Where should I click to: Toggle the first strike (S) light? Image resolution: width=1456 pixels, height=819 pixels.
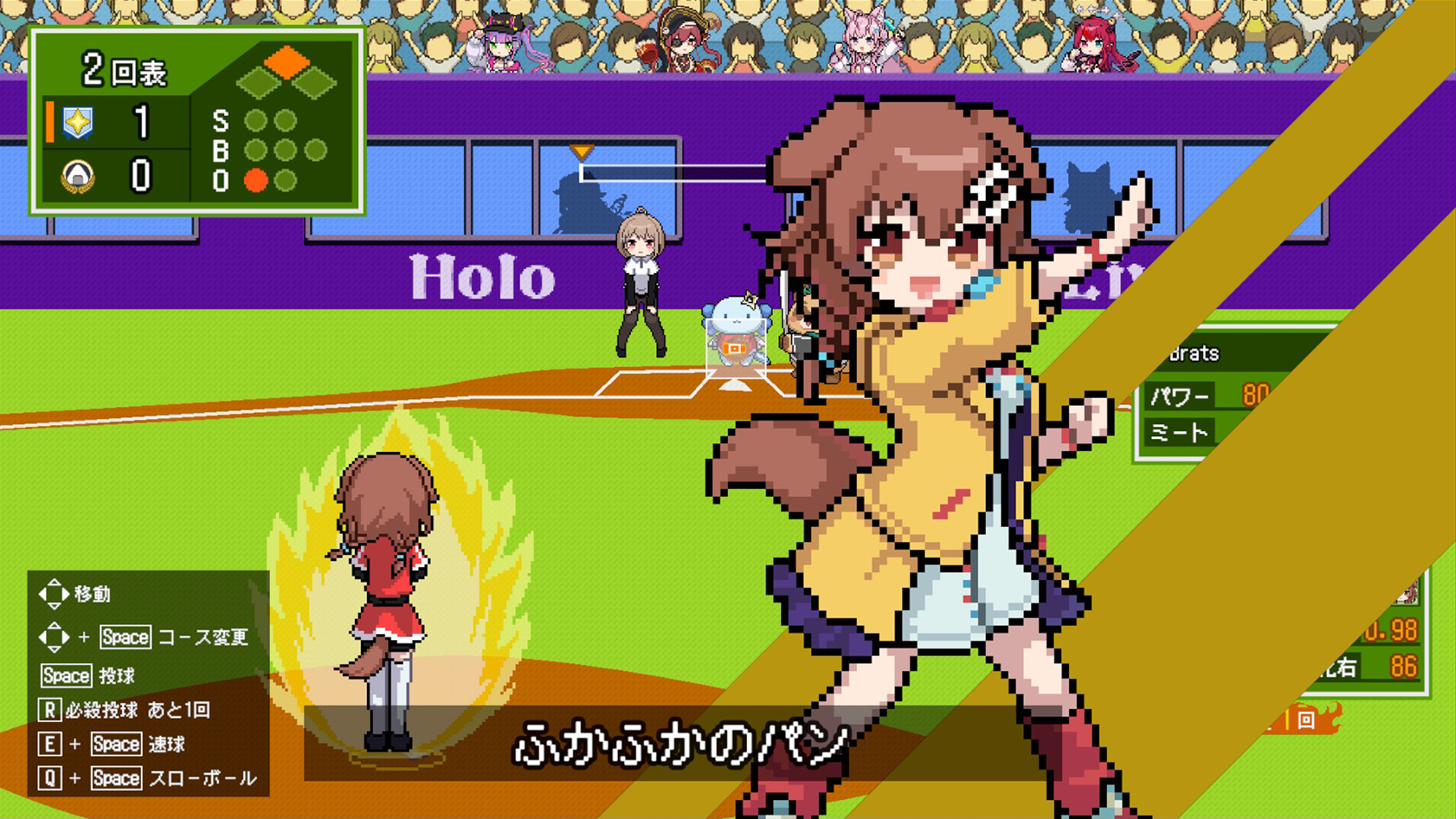(x=256, y=121)
